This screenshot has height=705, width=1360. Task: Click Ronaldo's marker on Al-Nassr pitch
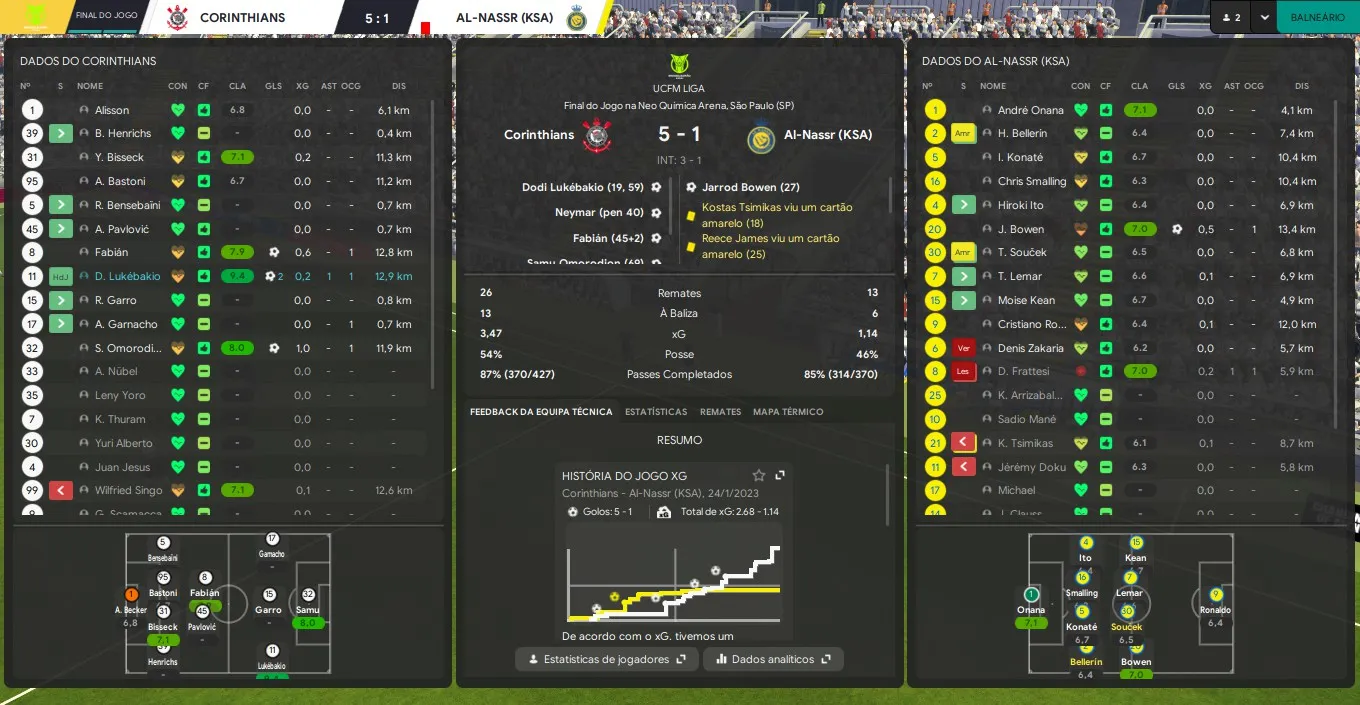point(1216,596)
